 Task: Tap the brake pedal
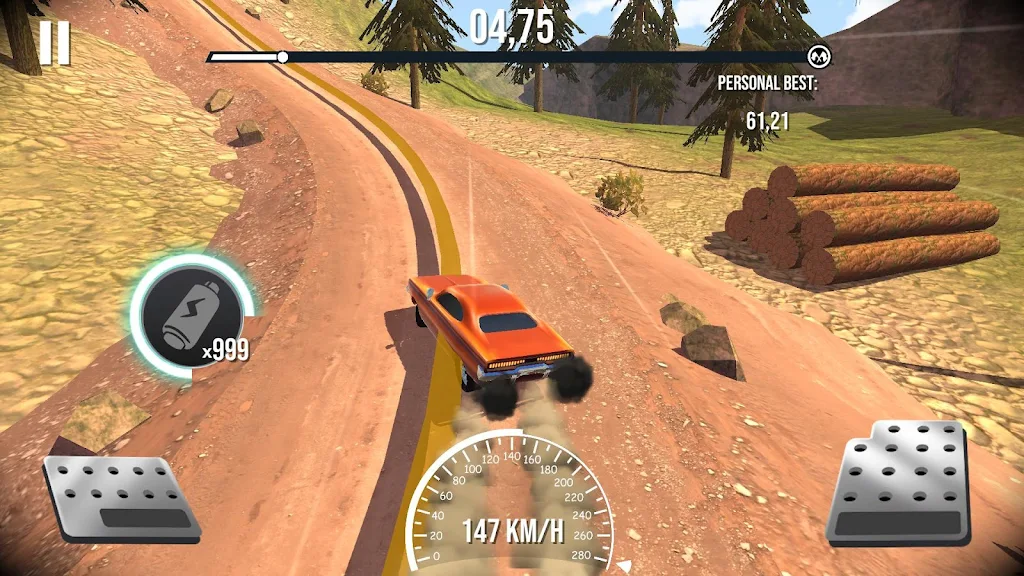click(x=120, y=497)
